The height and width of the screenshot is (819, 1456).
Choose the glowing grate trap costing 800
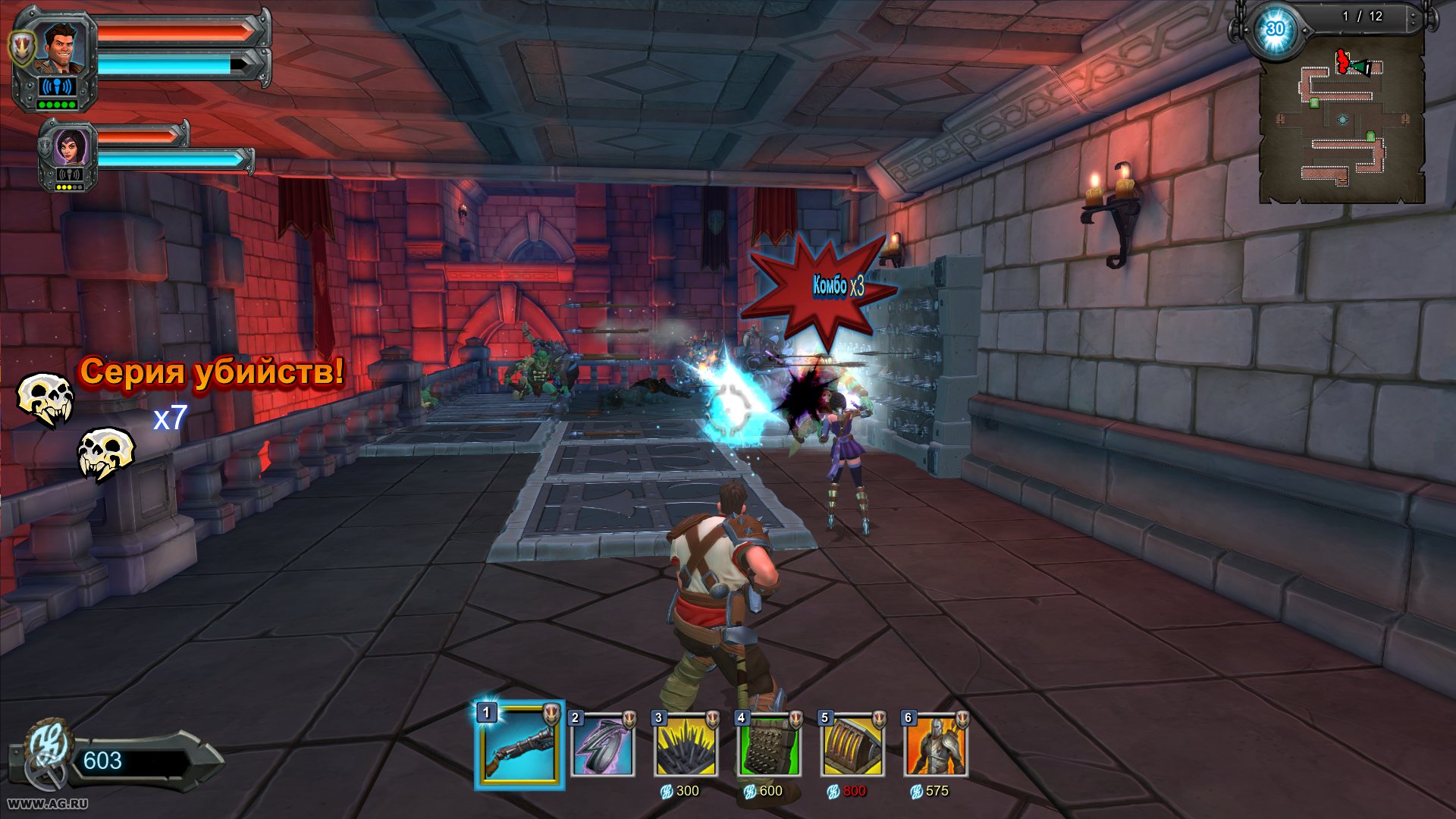[852, 746]
